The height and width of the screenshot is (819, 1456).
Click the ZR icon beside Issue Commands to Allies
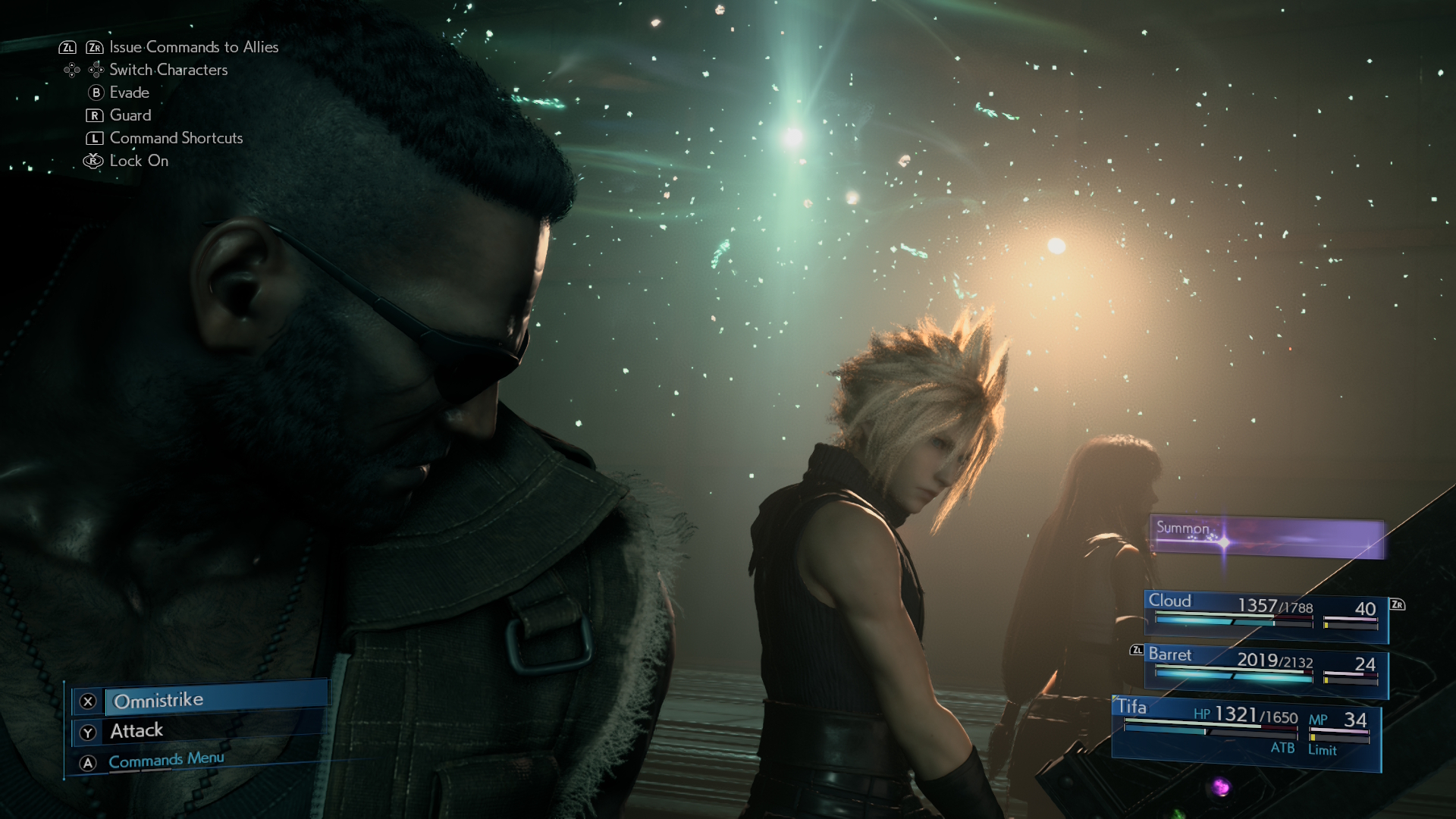pyautogui.click(x=95, y=46)
